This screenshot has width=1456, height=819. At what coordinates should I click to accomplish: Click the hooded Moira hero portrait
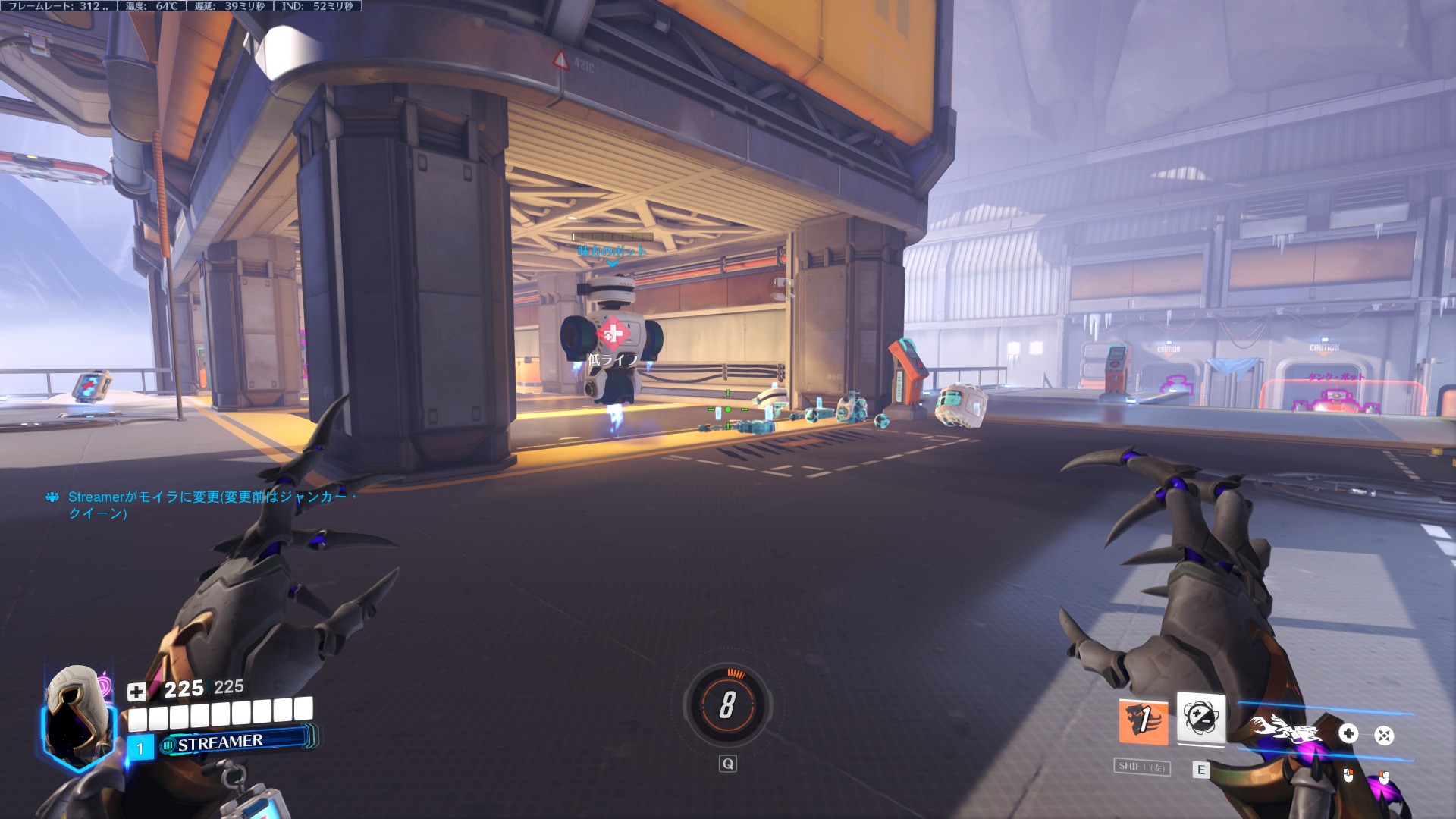pyautogui.click(x=77, y=711)
